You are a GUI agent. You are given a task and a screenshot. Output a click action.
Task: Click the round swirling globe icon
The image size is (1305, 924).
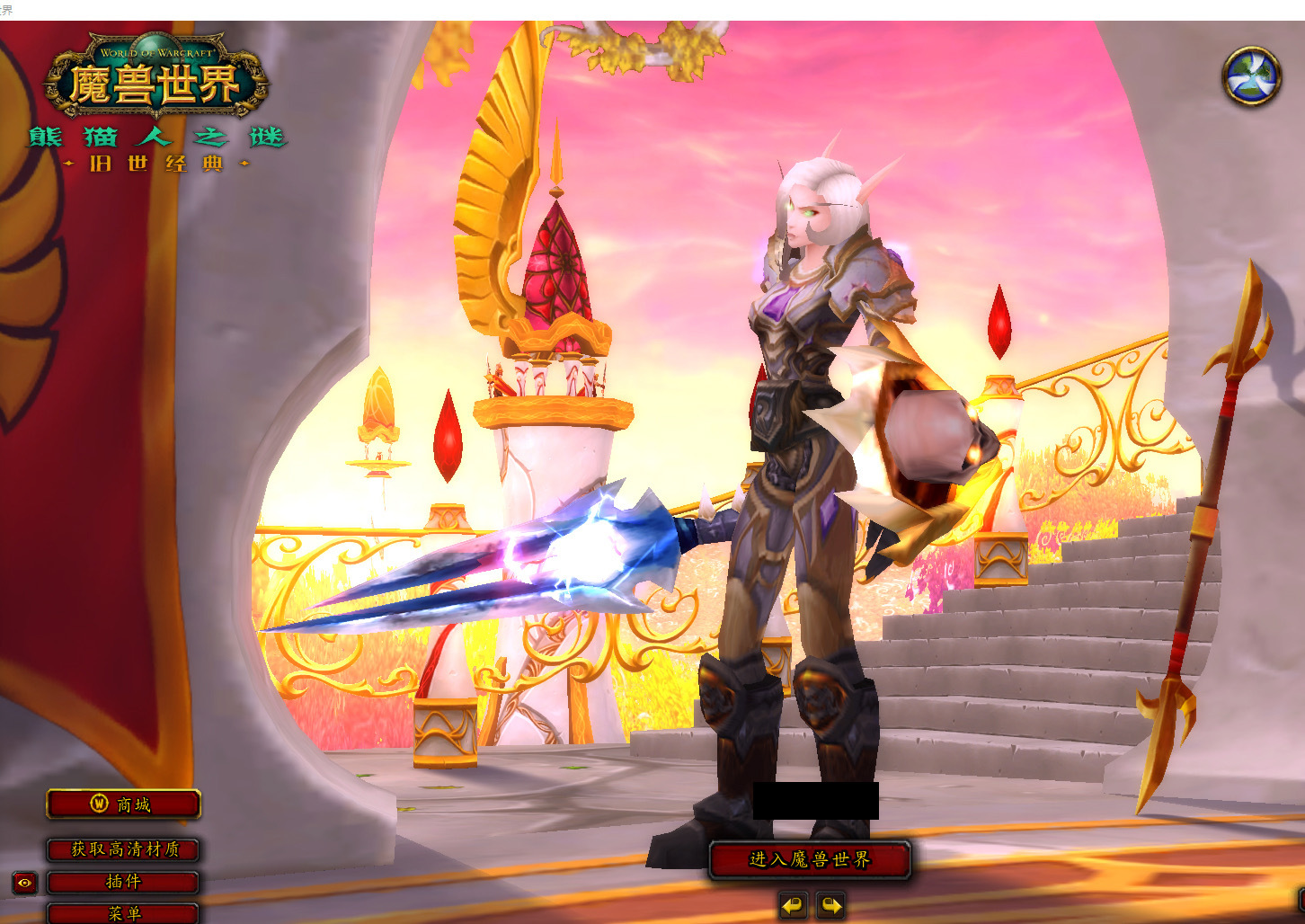[x=1251, y=76]
